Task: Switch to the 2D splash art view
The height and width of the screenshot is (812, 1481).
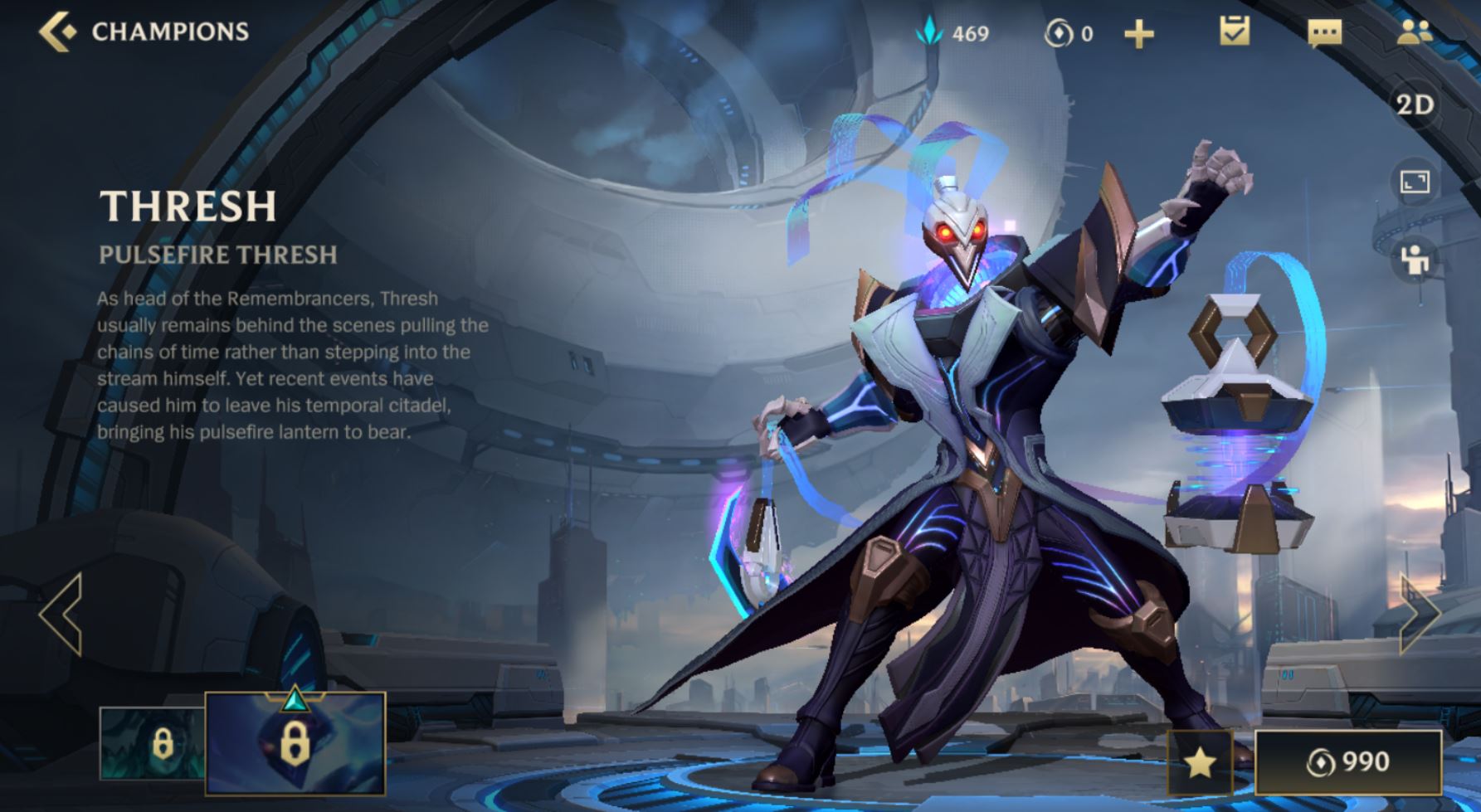Action: click(x=1415, y=105)
